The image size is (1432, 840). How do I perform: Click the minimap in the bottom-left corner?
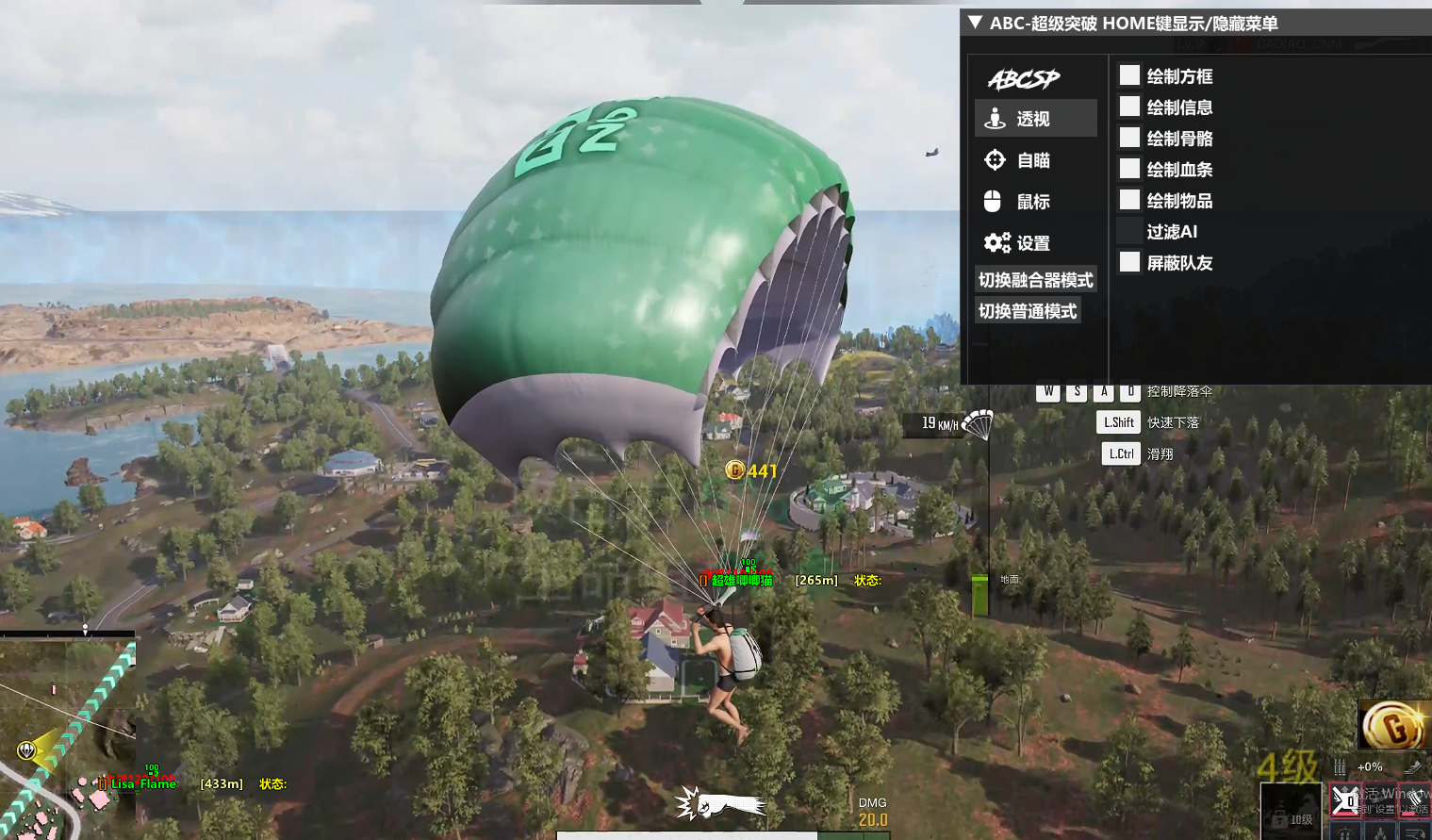pyautogui.click(x=66, y=737)
